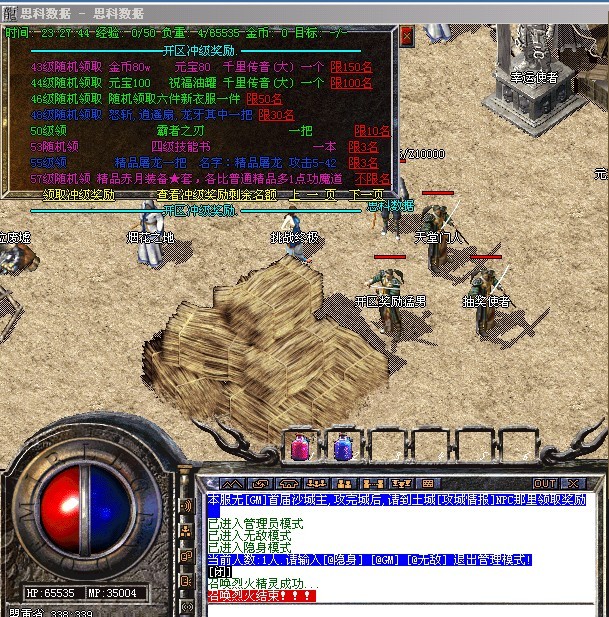Click the limit 10 players link
Screen dimensions: 609x617
(373, 131)
